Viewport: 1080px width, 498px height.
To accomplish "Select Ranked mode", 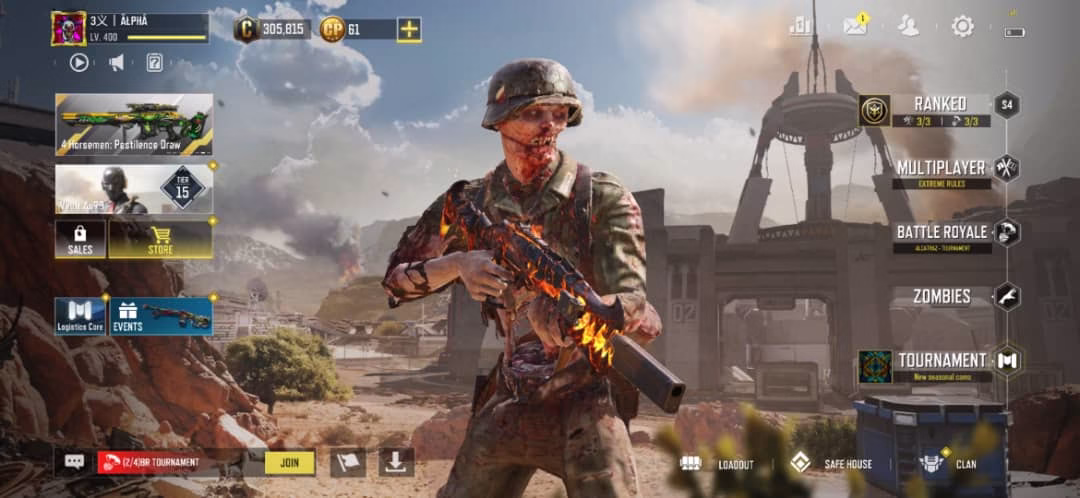I will pos(938,109).
